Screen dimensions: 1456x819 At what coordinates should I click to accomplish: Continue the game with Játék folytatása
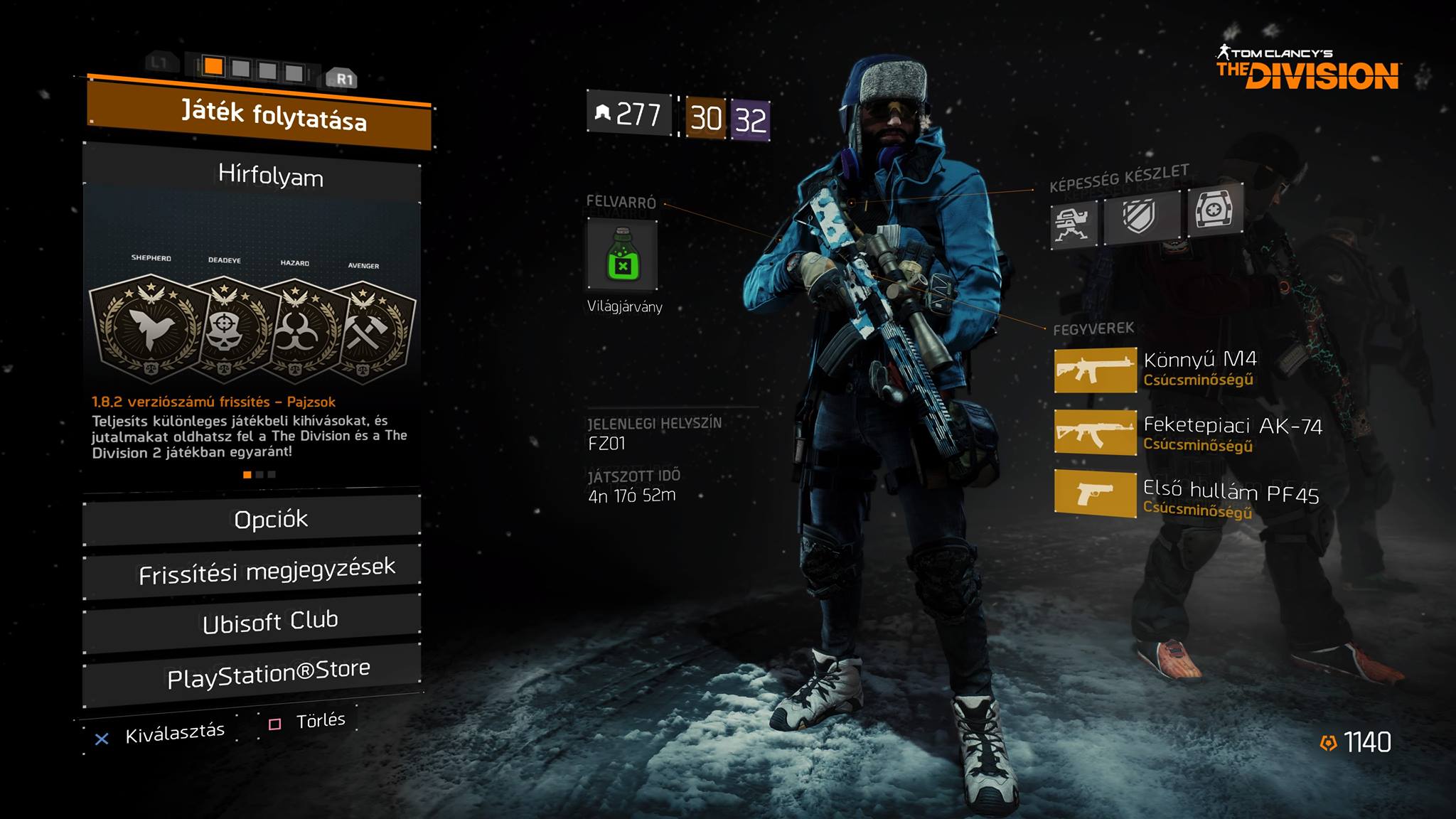click(259, 115)
